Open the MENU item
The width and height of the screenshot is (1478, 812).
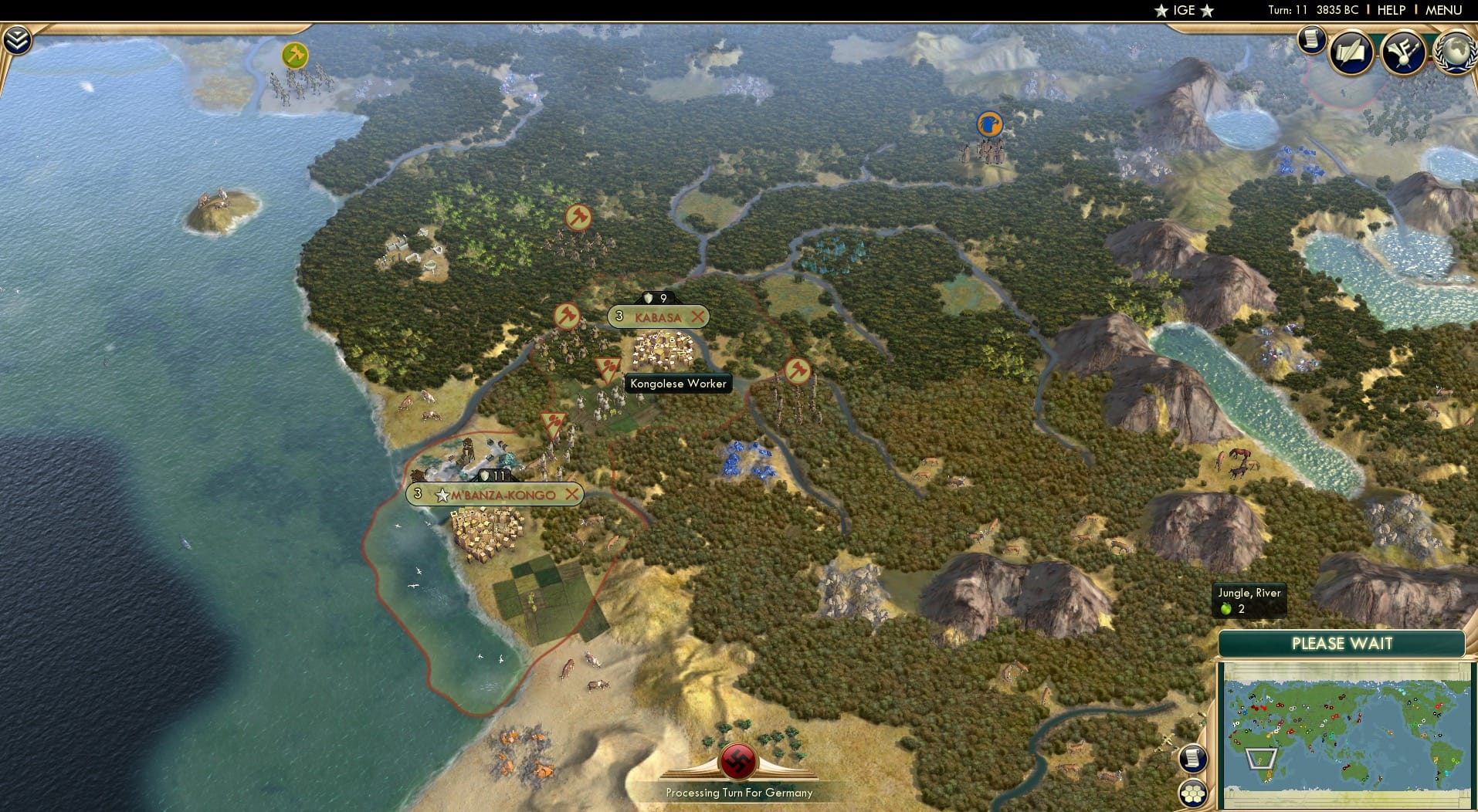pos(1446,10)
